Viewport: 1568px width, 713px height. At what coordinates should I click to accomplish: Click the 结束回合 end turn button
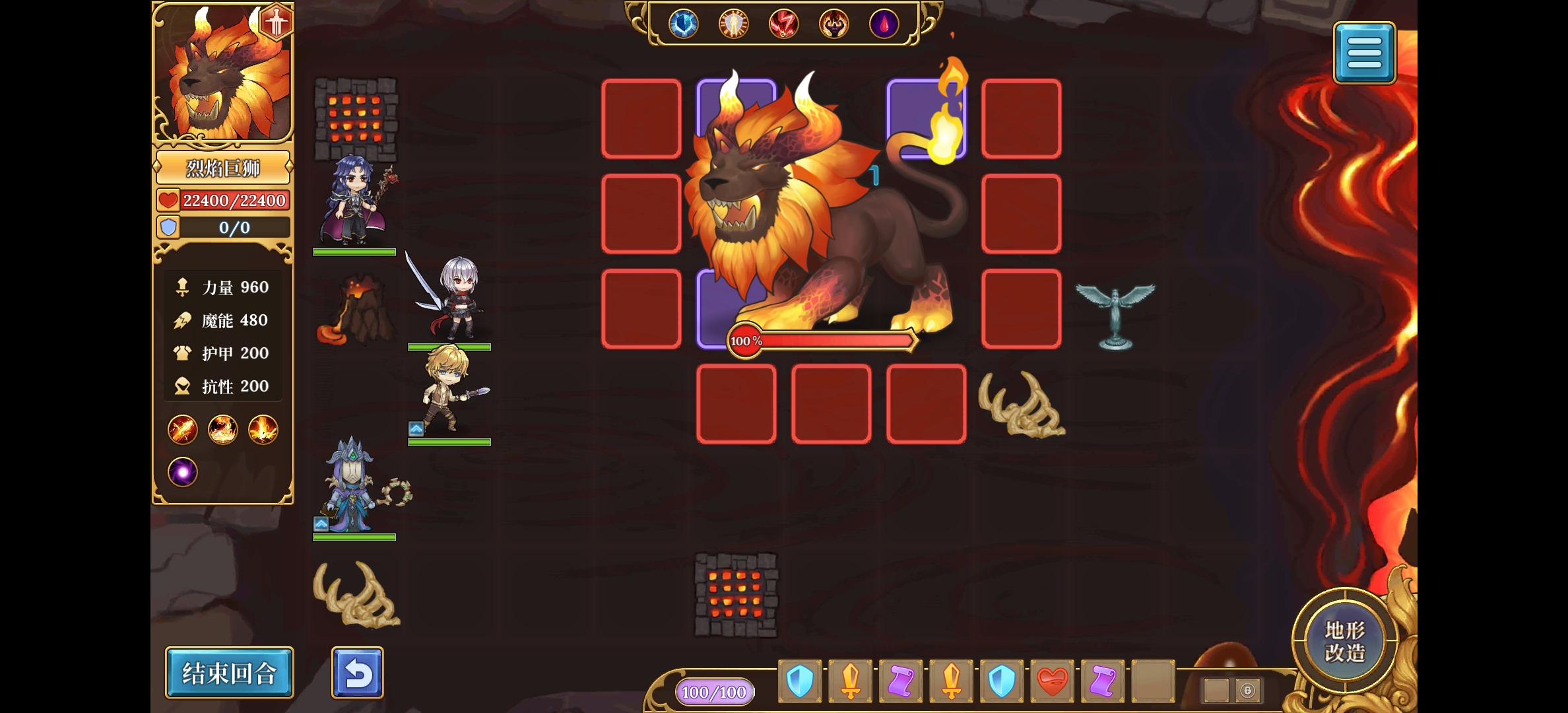pyautogui.click(x=228, y=673)
